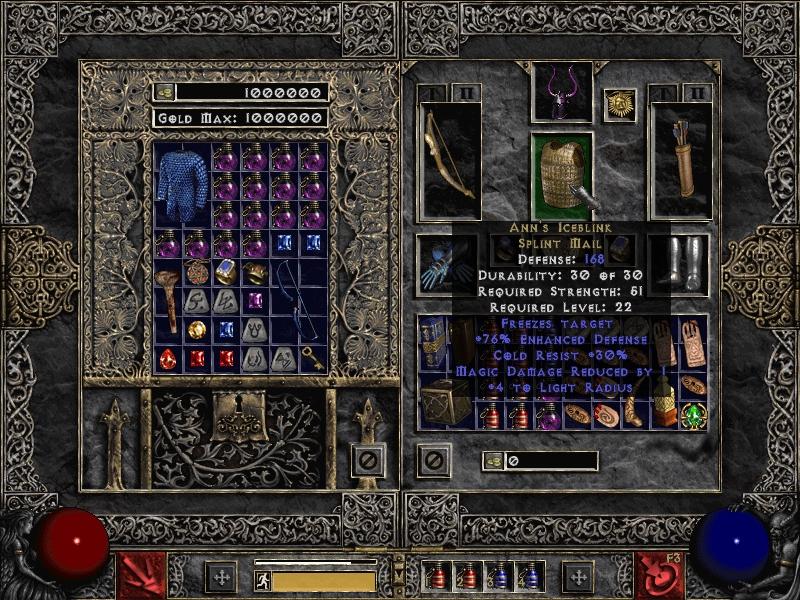This screenshot has height=600, width=800.
Task: Pick up the wooden club in stash
Action: tap(172, 300)
